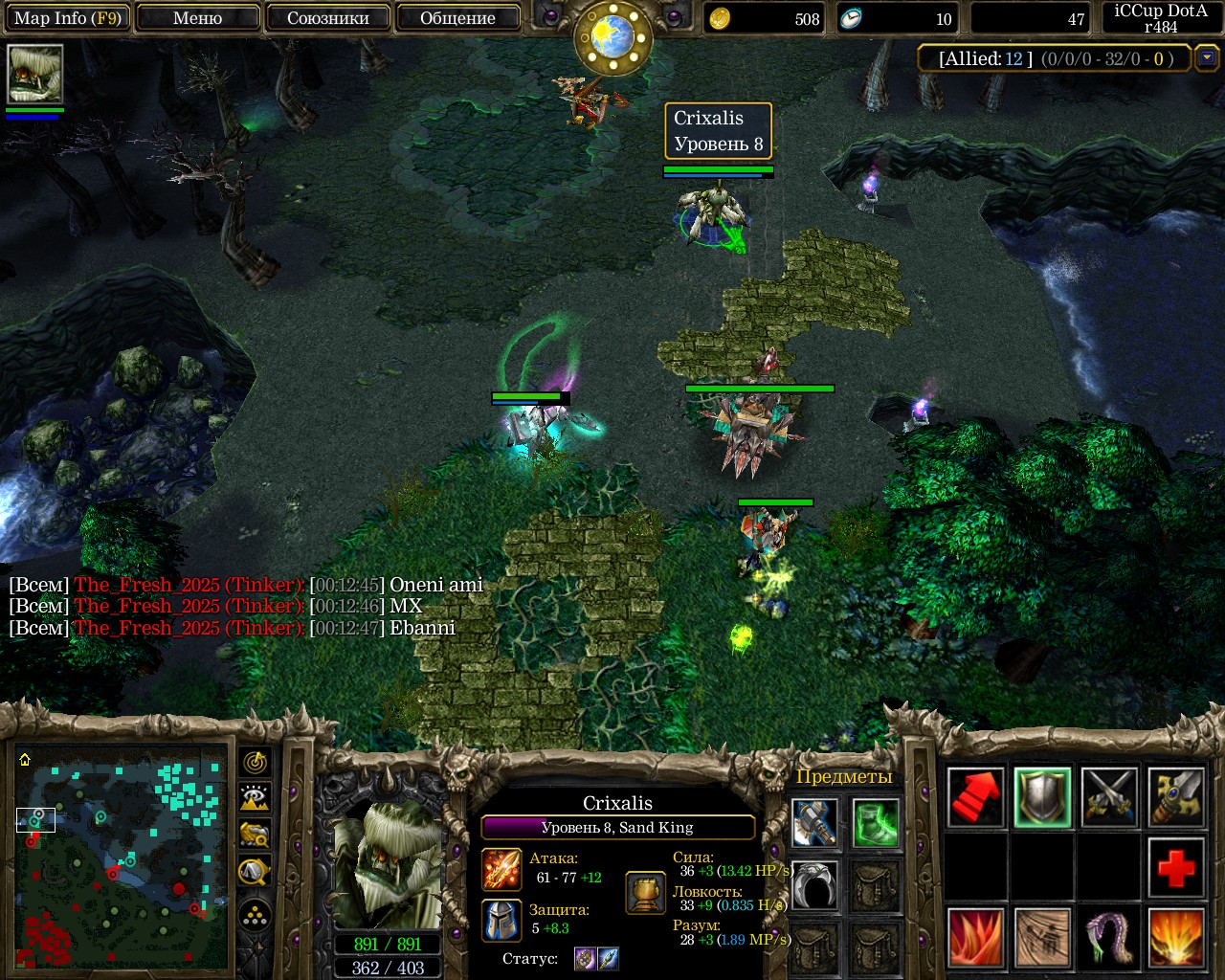Cast the Sand Storm ability
Screen dimensions: 1225x980
(x=1042, y=938)
